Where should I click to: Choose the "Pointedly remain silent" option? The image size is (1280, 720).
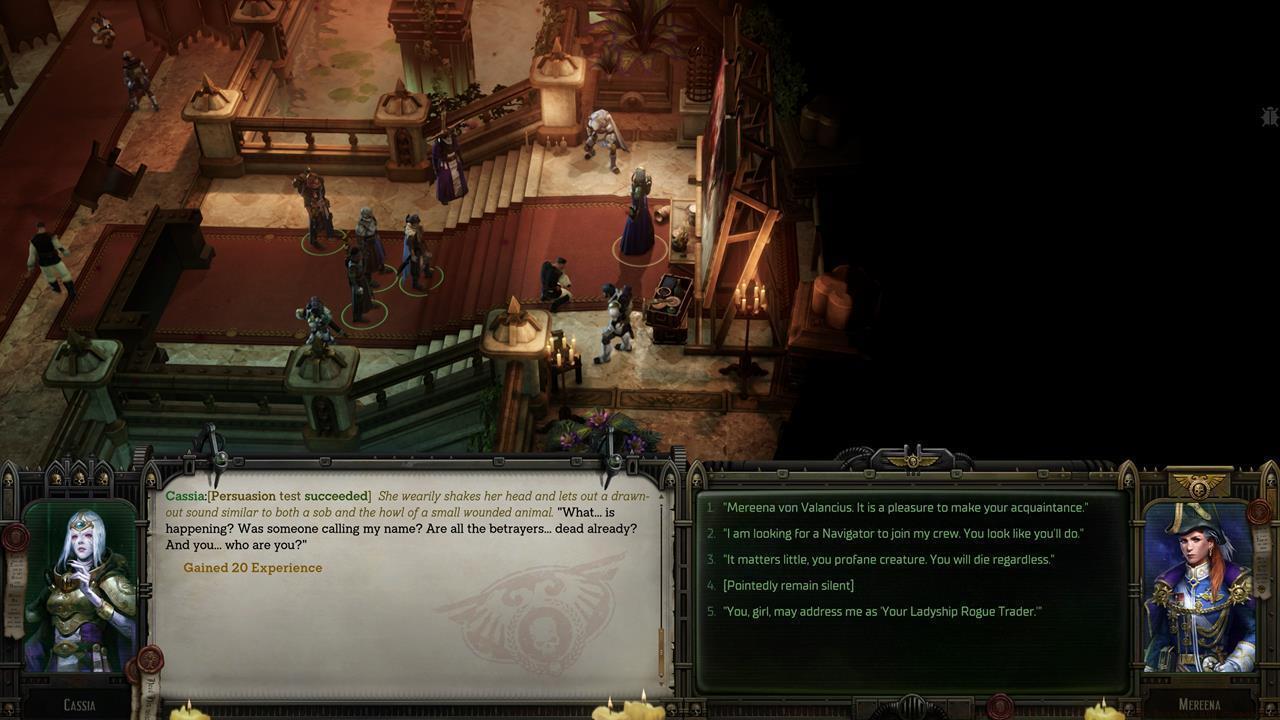788,586
